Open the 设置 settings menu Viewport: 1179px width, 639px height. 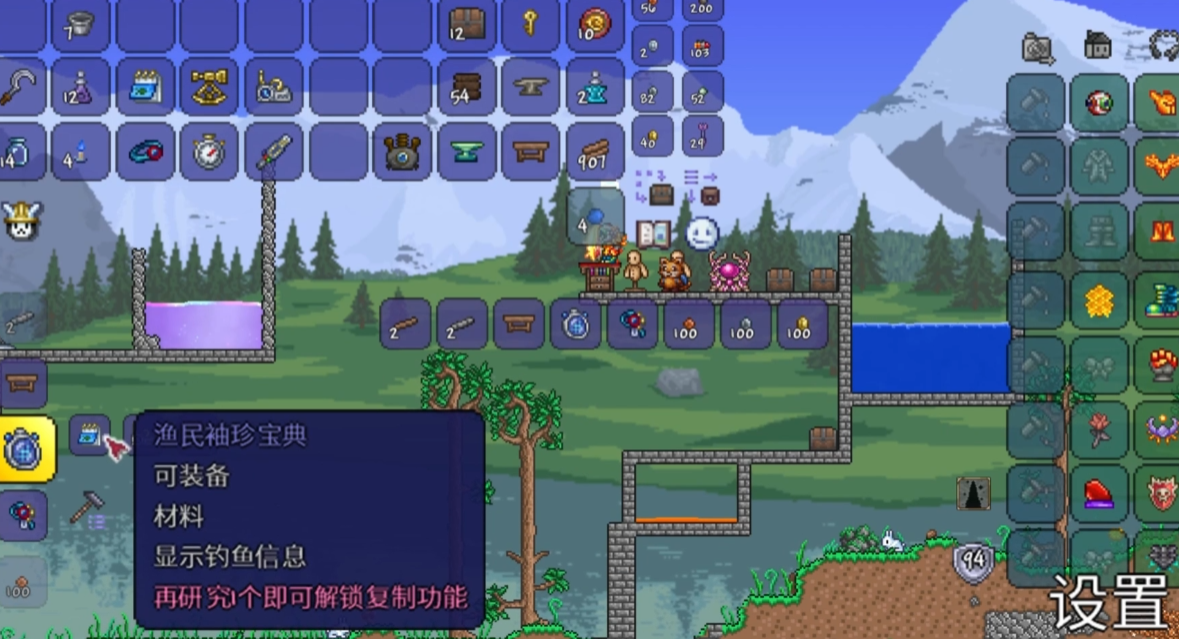pos(1108,600)
